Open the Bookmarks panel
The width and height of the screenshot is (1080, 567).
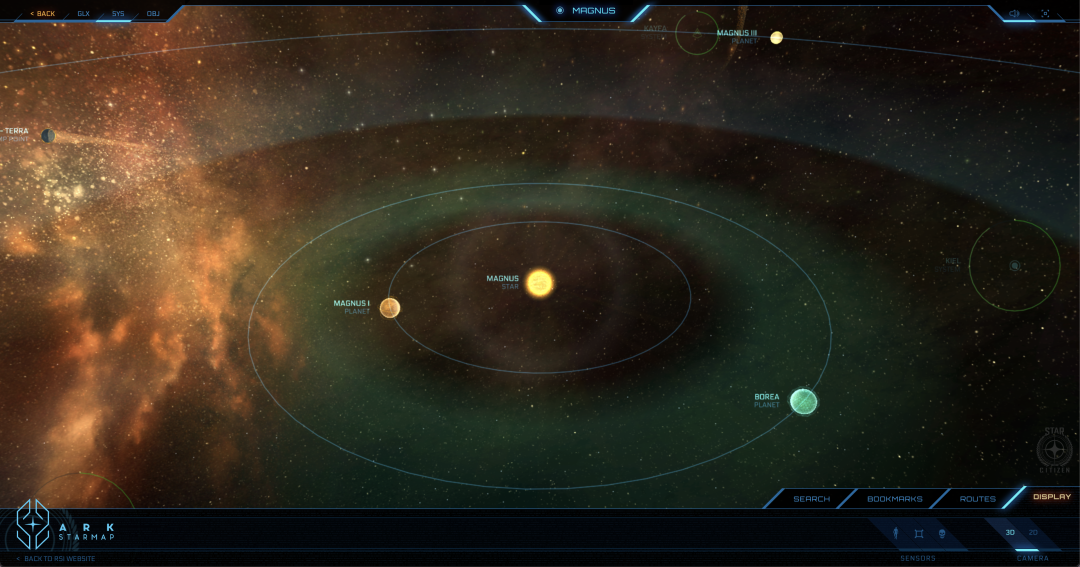894,498
